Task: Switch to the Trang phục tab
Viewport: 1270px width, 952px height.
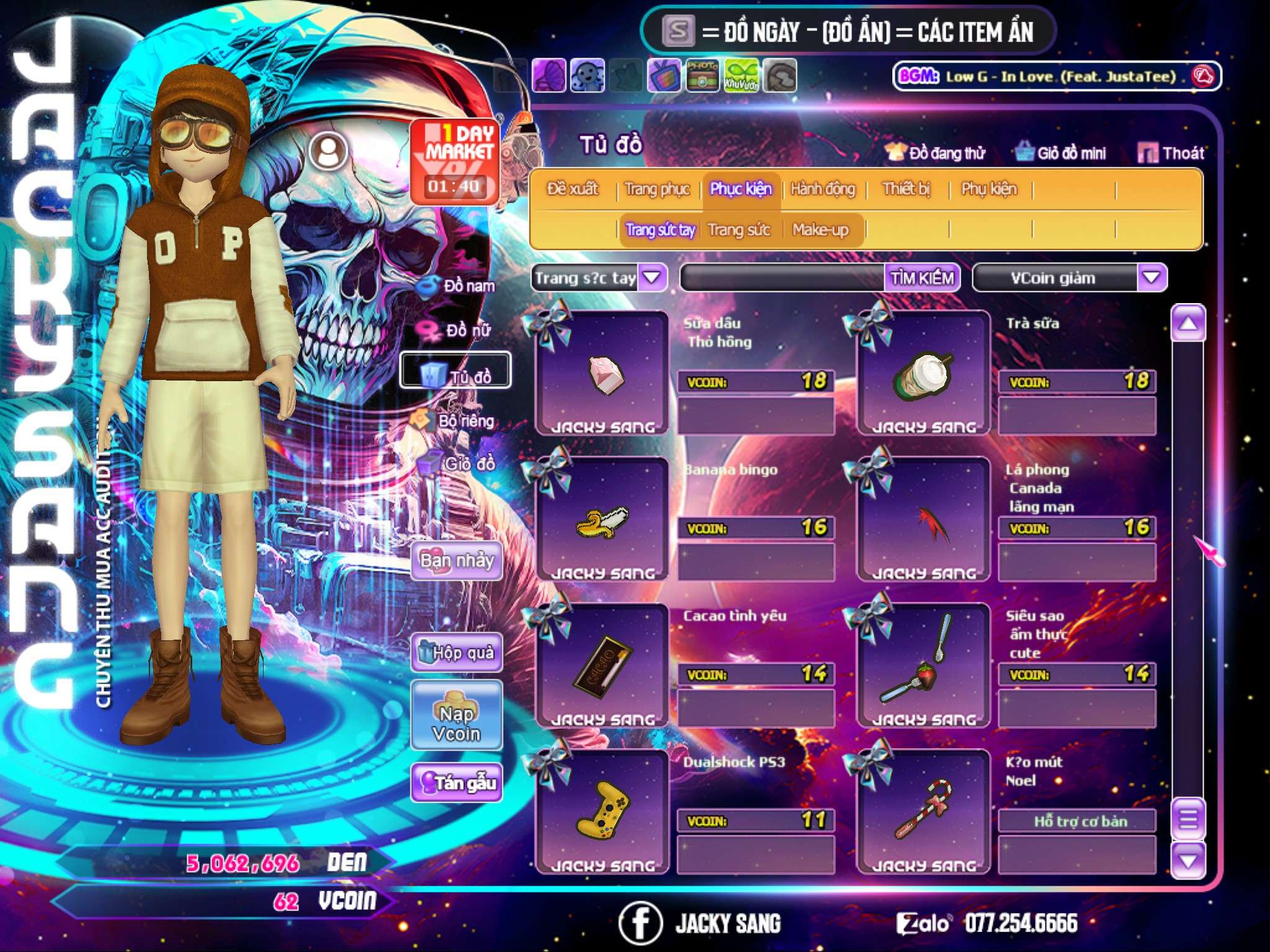Action: click(657, 188)
